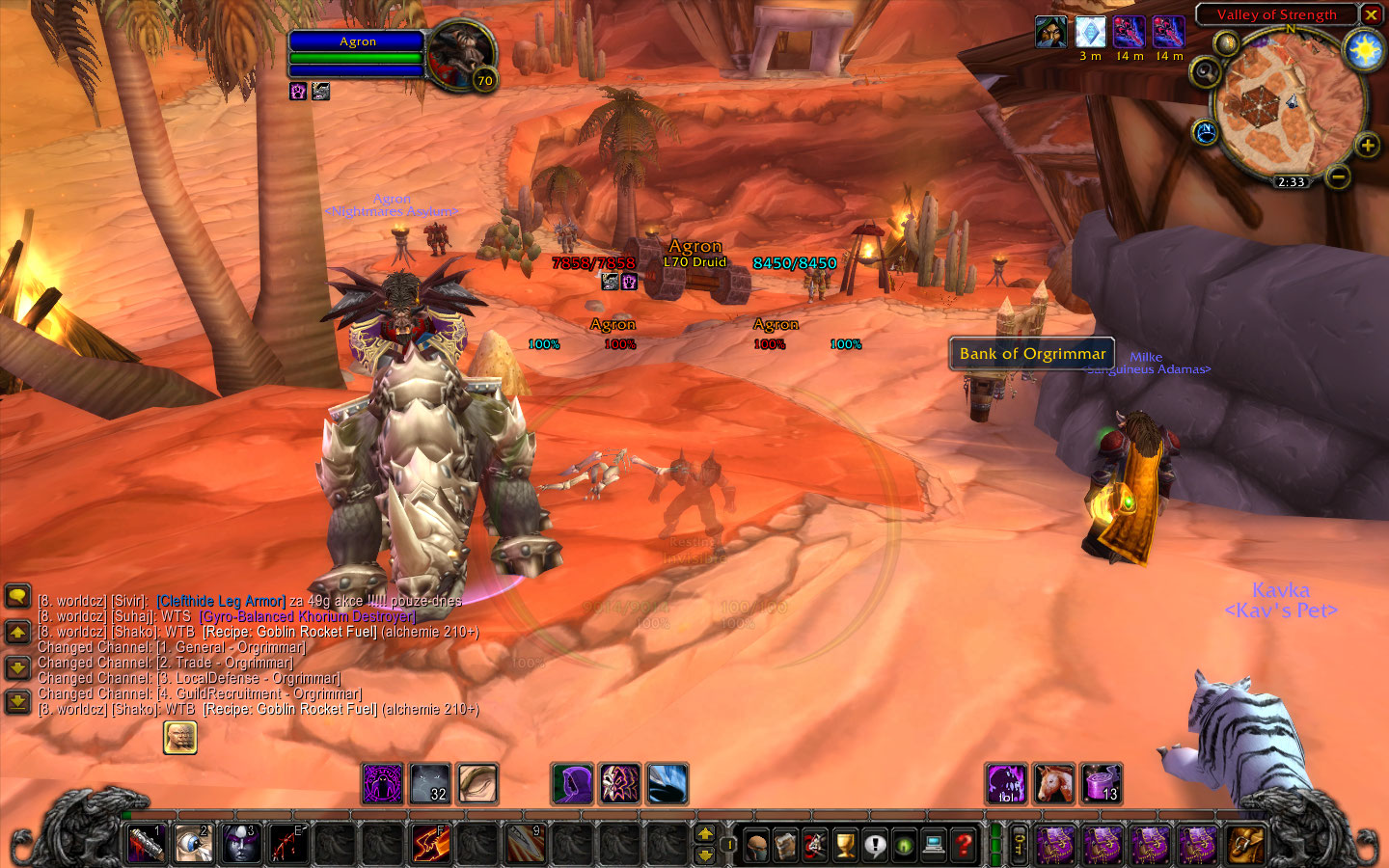
Task: Open the keyring button beside the bags
Action: [1019, 845]
